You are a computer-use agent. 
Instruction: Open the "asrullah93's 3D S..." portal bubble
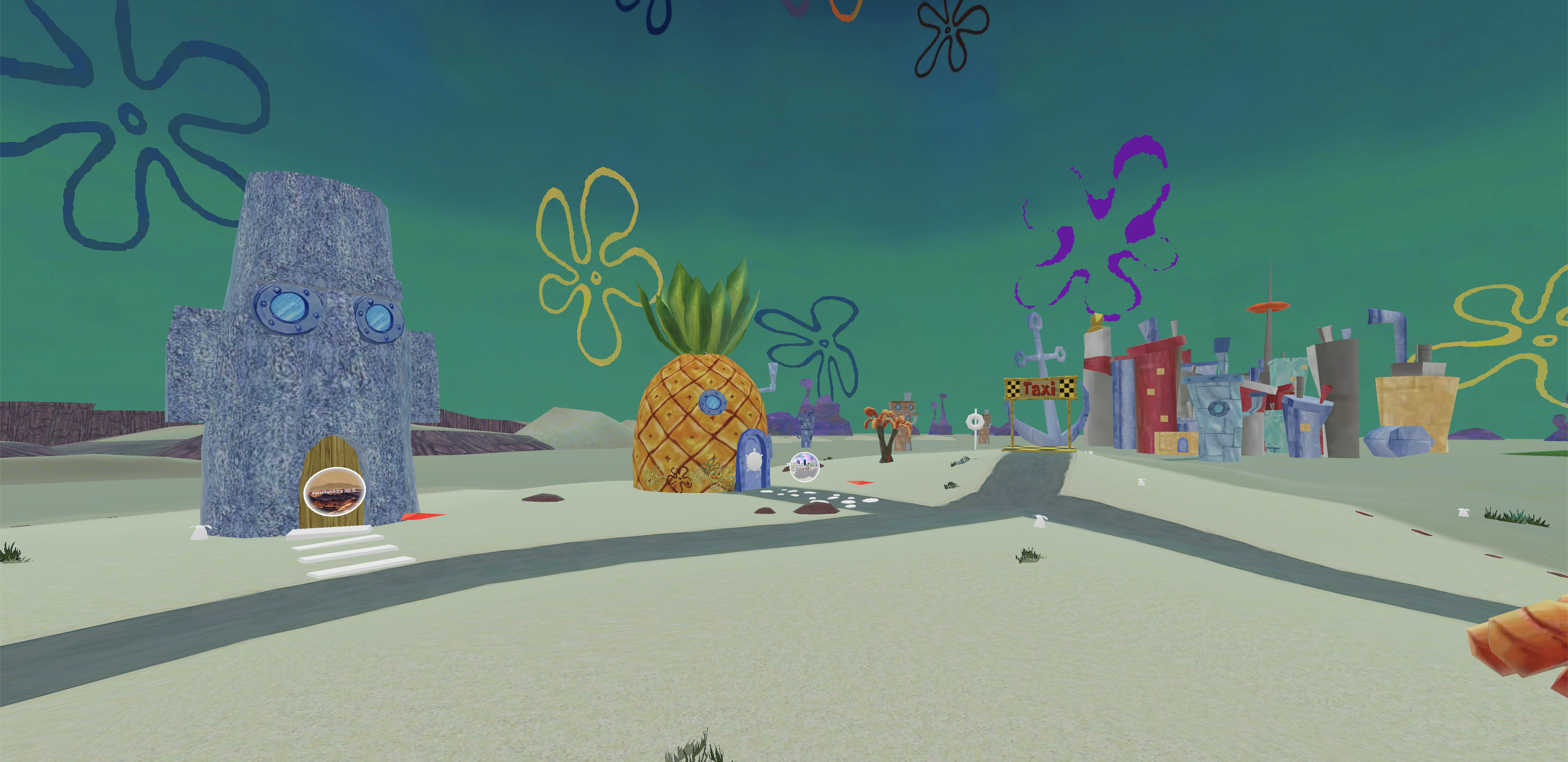334,492
